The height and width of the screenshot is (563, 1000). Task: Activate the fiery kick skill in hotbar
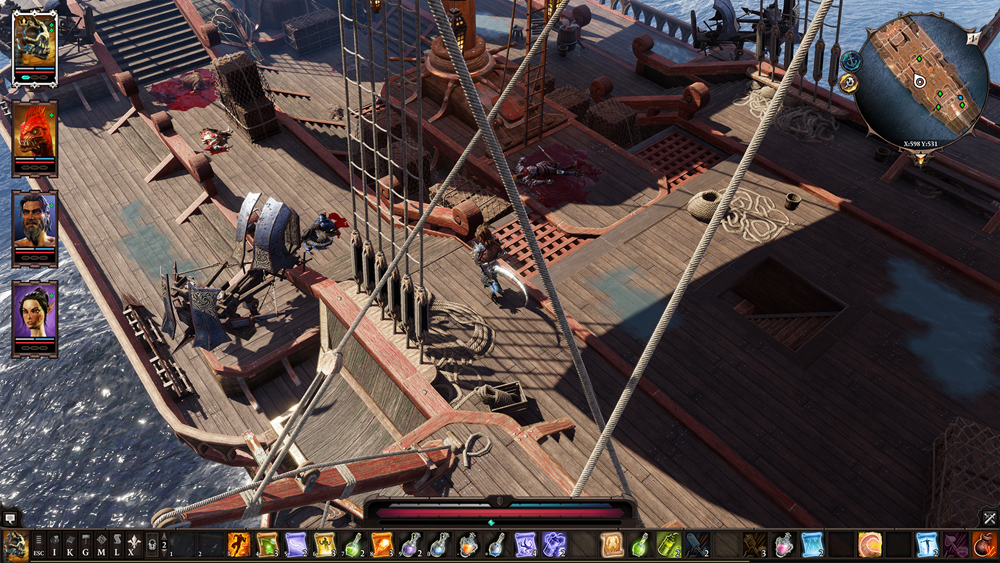pos(239,545)
